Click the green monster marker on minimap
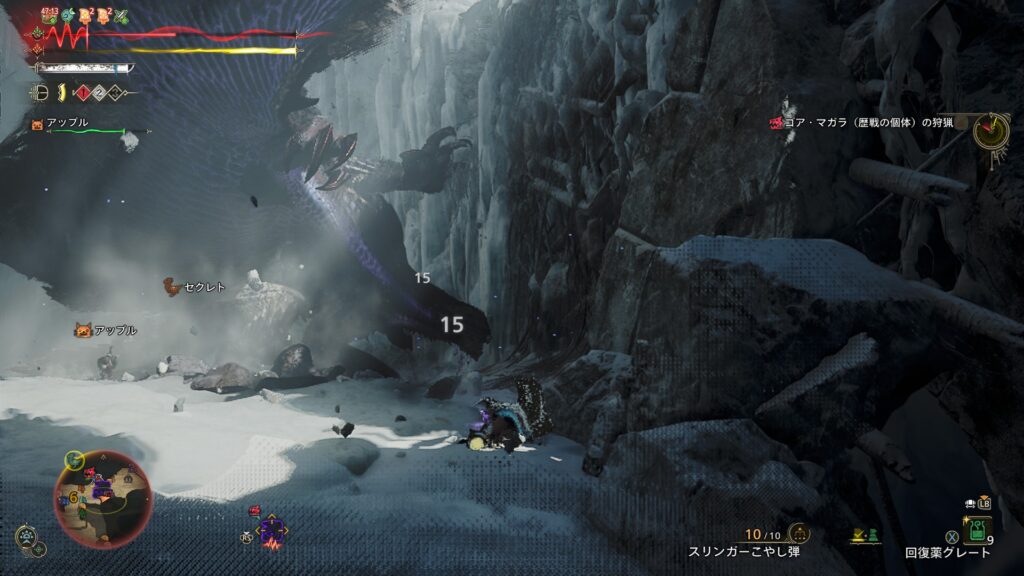 [x=74, y=460]
